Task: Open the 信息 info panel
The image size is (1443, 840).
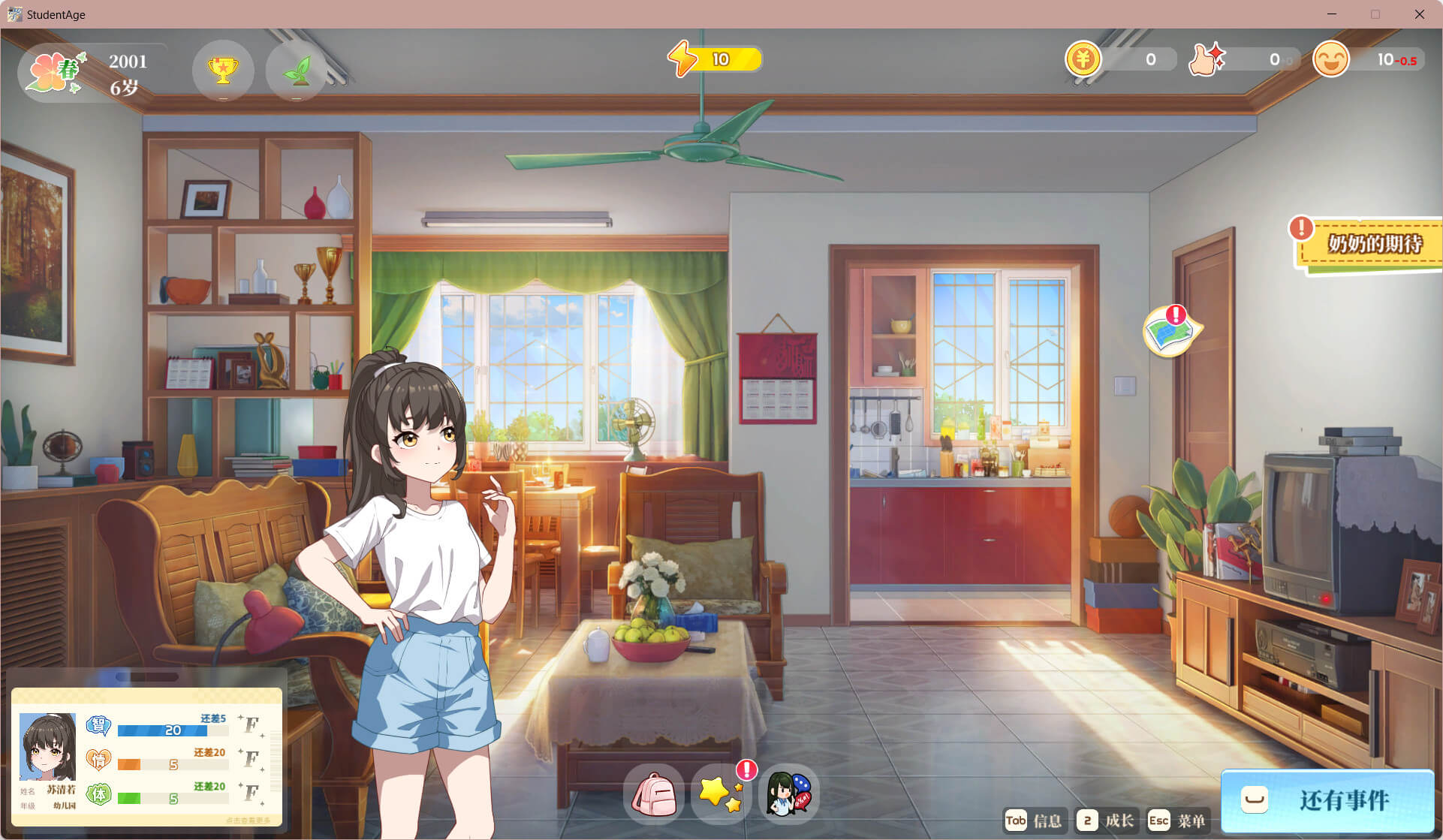Action: coord(1035,820)
